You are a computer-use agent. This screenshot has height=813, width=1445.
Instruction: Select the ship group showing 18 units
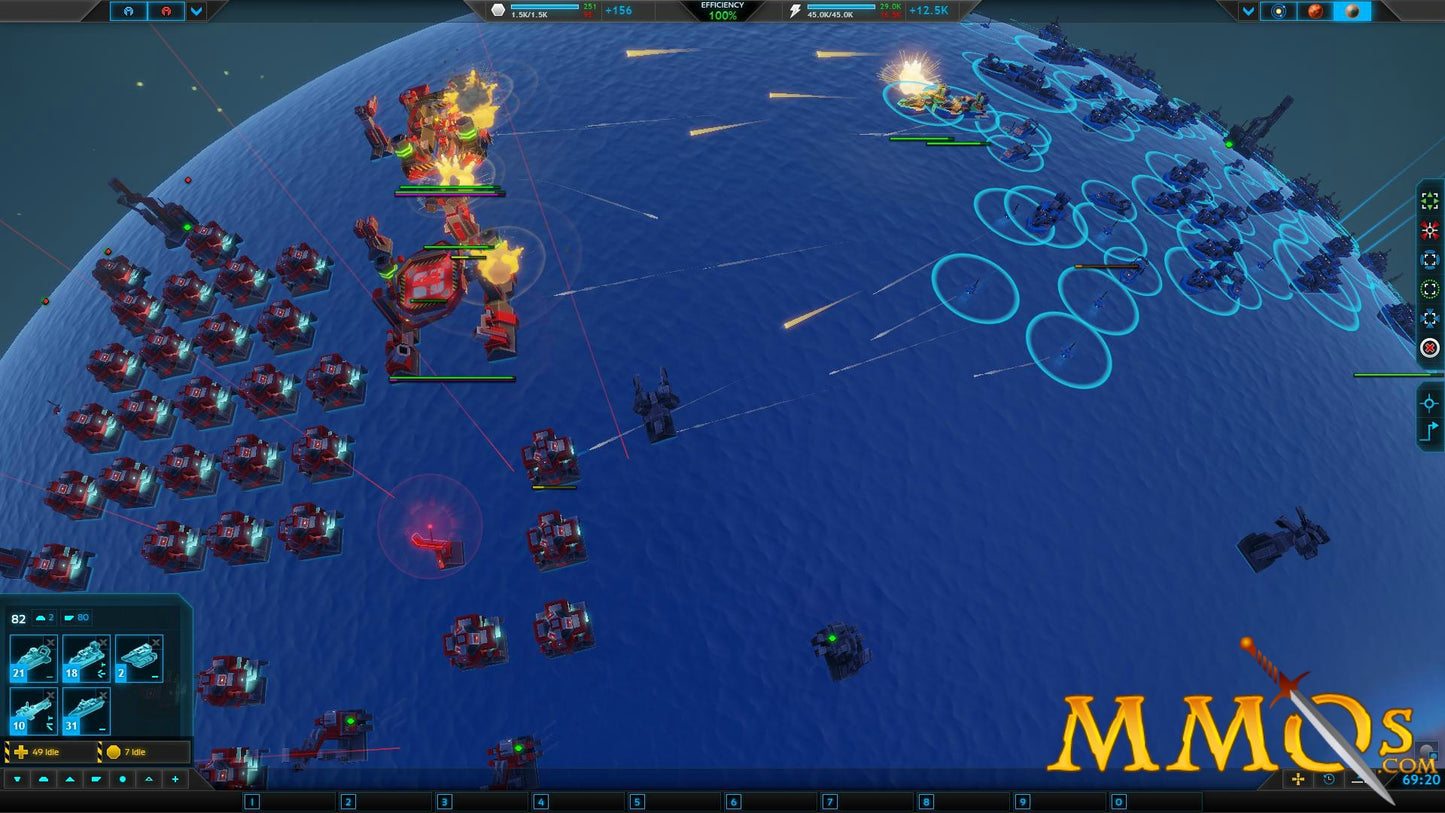click(86, 658)
